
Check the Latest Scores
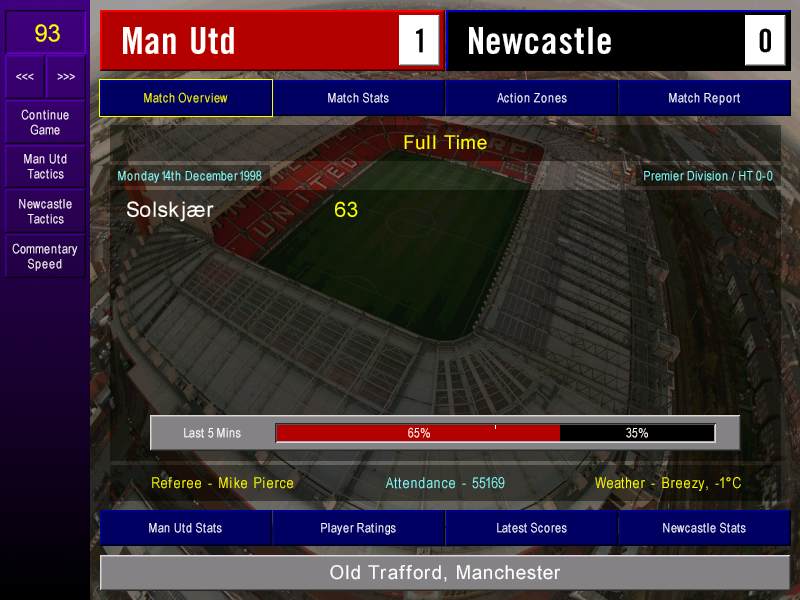coord(531,528)
